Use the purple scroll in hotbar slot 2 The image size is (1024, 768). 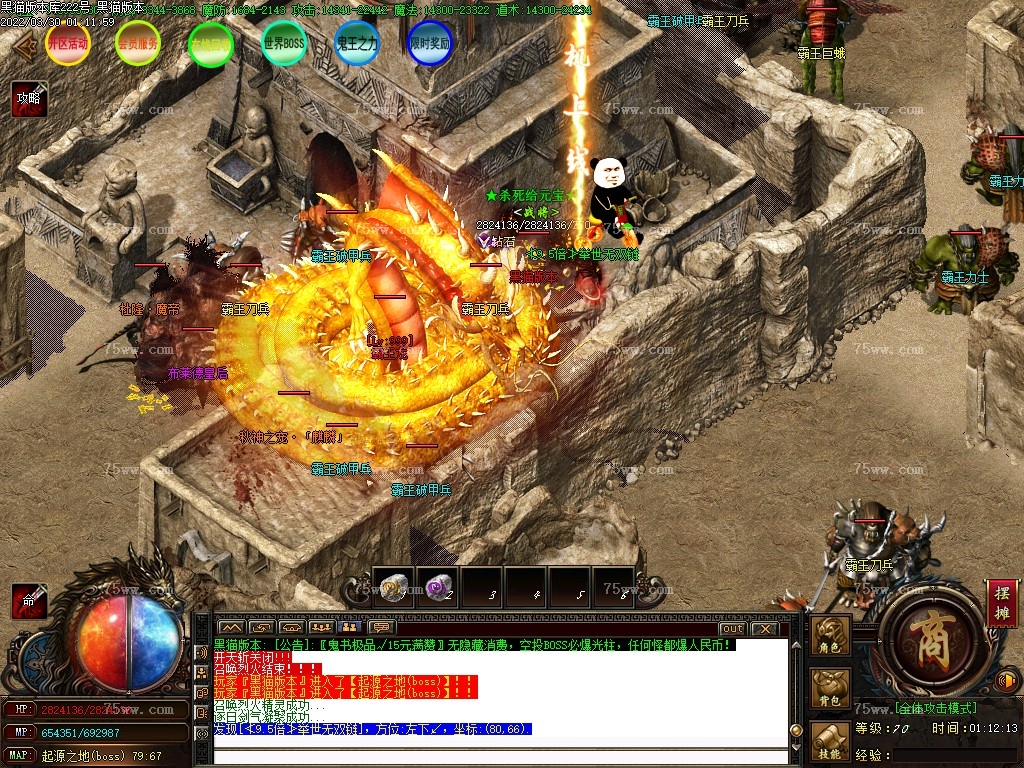click(x=437, y=588)
